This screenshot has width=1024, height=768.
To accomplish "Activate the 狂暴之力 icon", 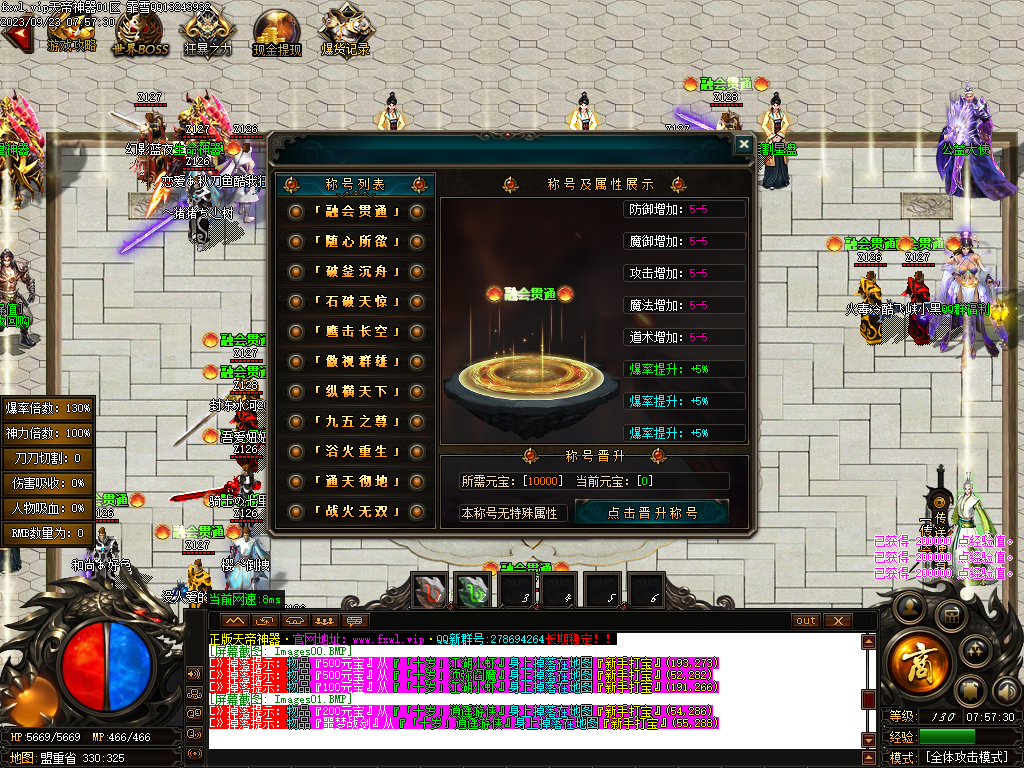I will click(x=208, y=32).
